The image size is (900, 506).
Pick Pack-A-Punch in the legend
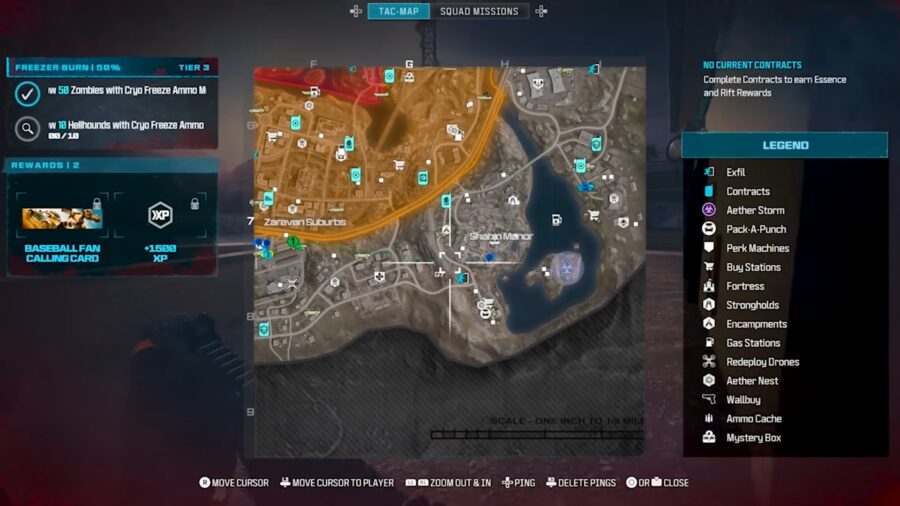(x=756, y=229)
